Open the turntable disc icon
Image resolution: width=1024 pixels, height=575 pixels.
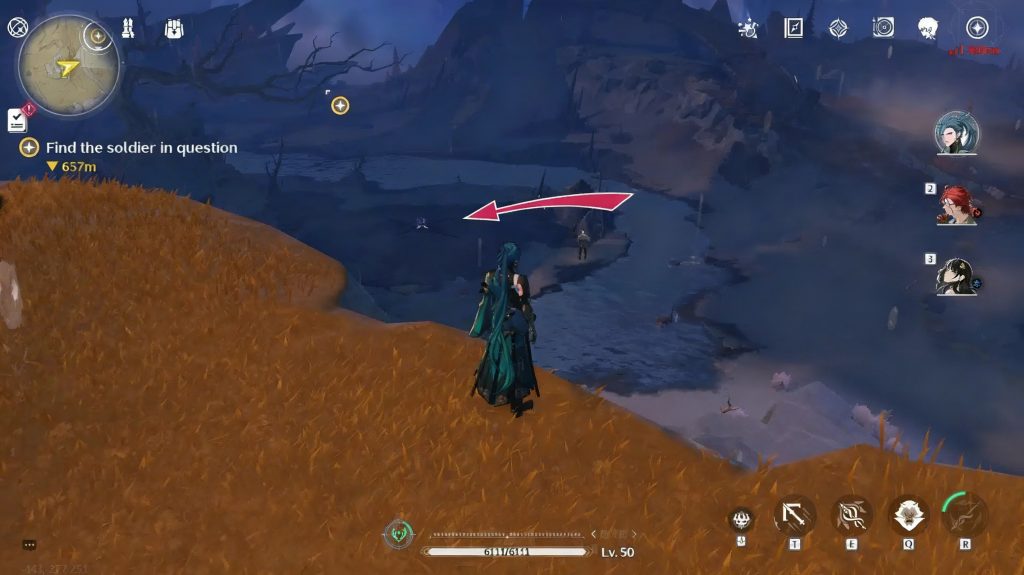[x=883, y=28]
